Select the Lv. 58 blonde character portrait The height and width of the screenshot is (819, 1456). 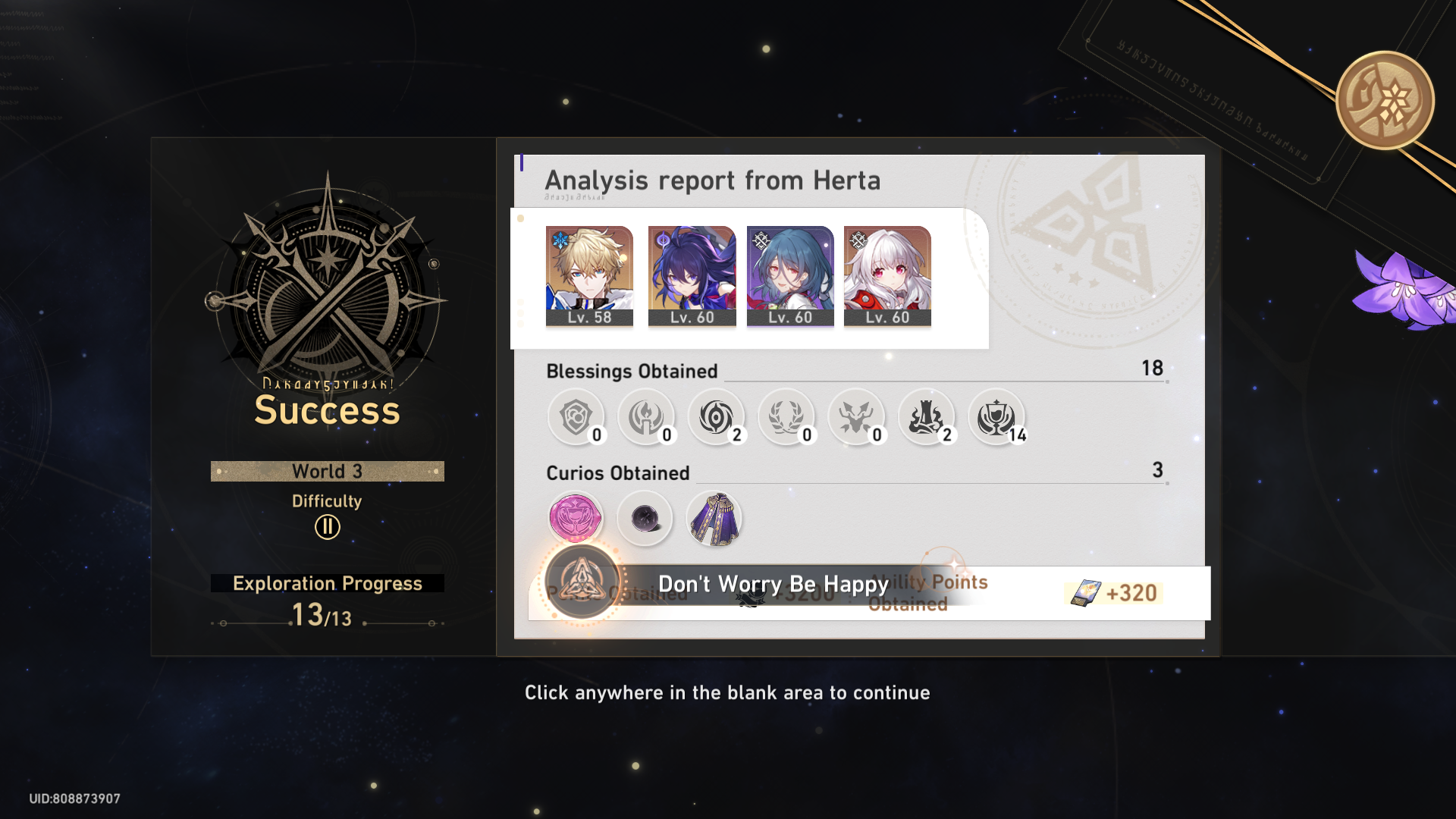589,273
